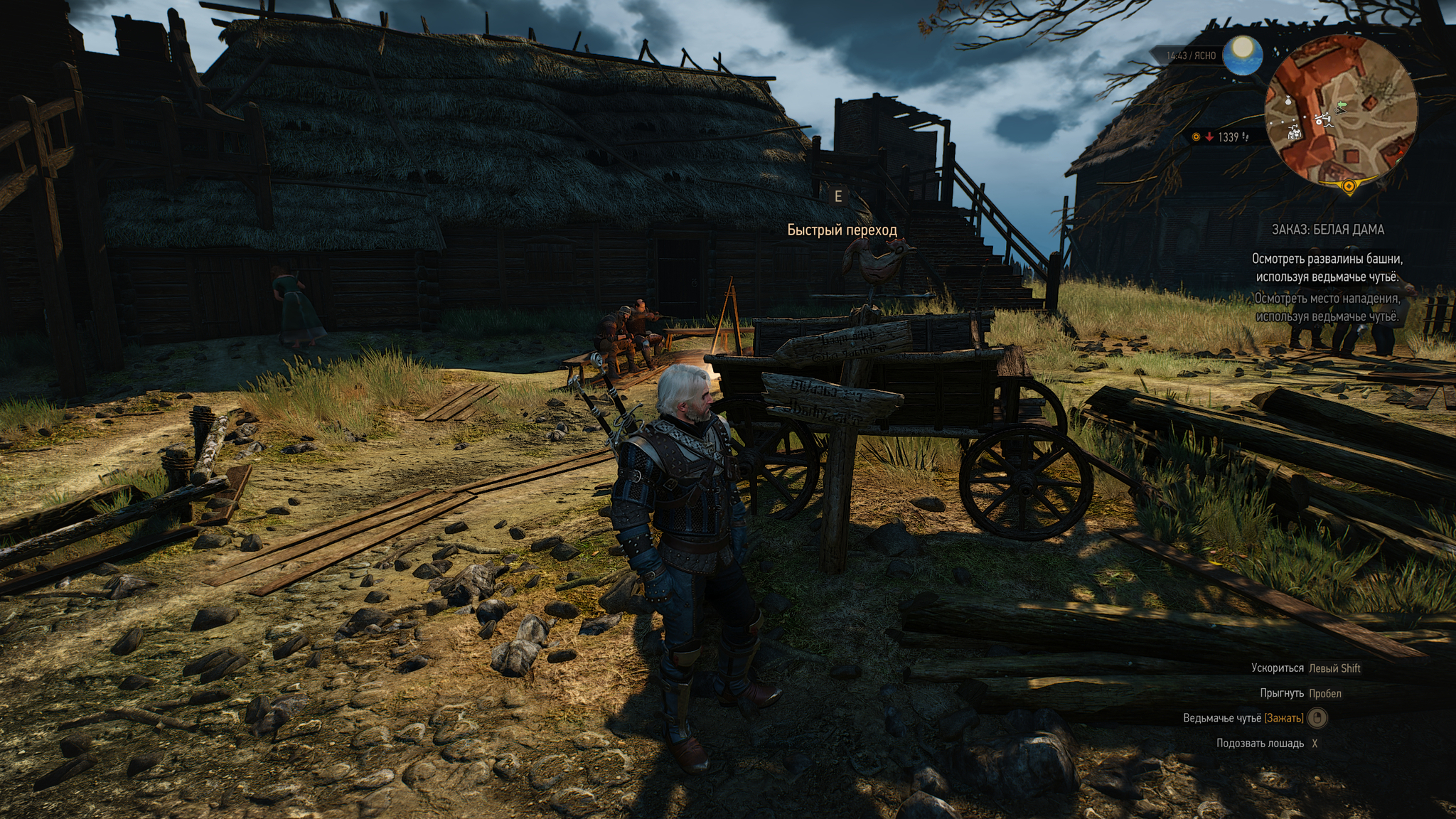Open the tracked quest title 'Заказ: Белая дама'
Viewport: 1456px width, 819px height.
(x=1327, y=230)
